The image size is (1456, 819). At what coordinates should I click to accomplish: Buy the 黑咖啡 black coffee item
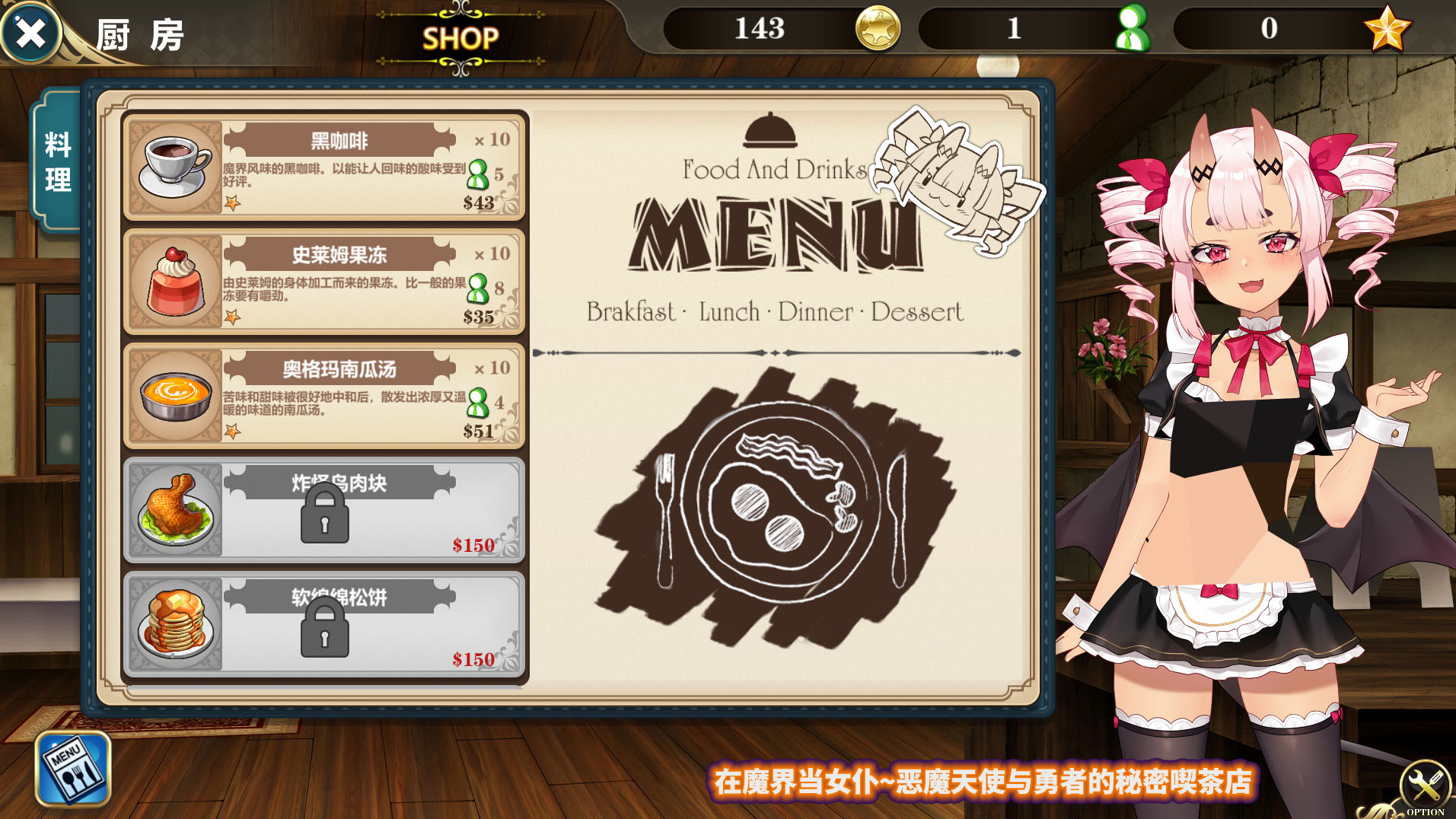click(325, 167)
